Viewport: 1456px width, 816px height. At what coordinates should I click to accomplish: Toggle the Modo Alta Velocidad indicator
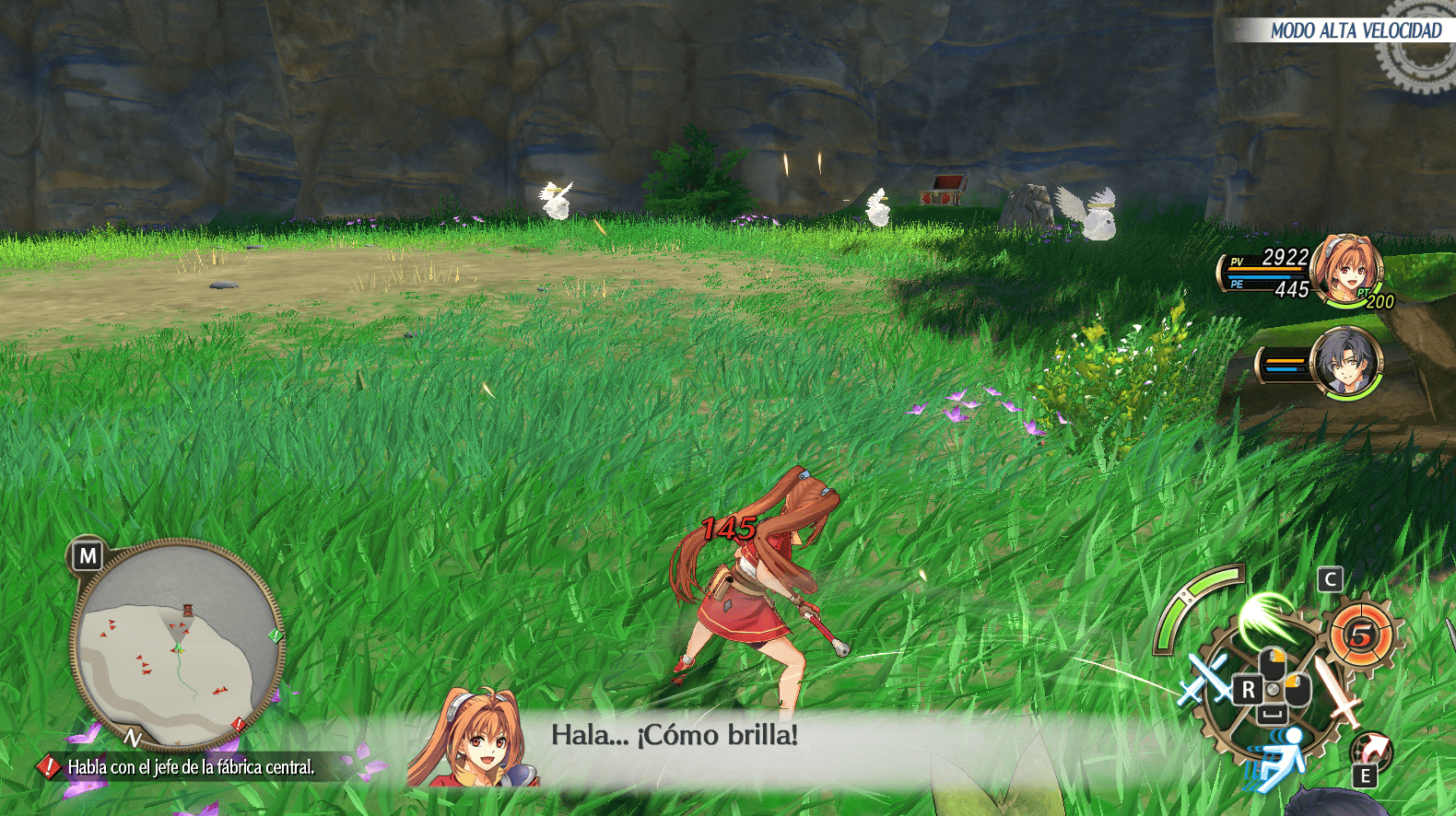coord(1355,30)
